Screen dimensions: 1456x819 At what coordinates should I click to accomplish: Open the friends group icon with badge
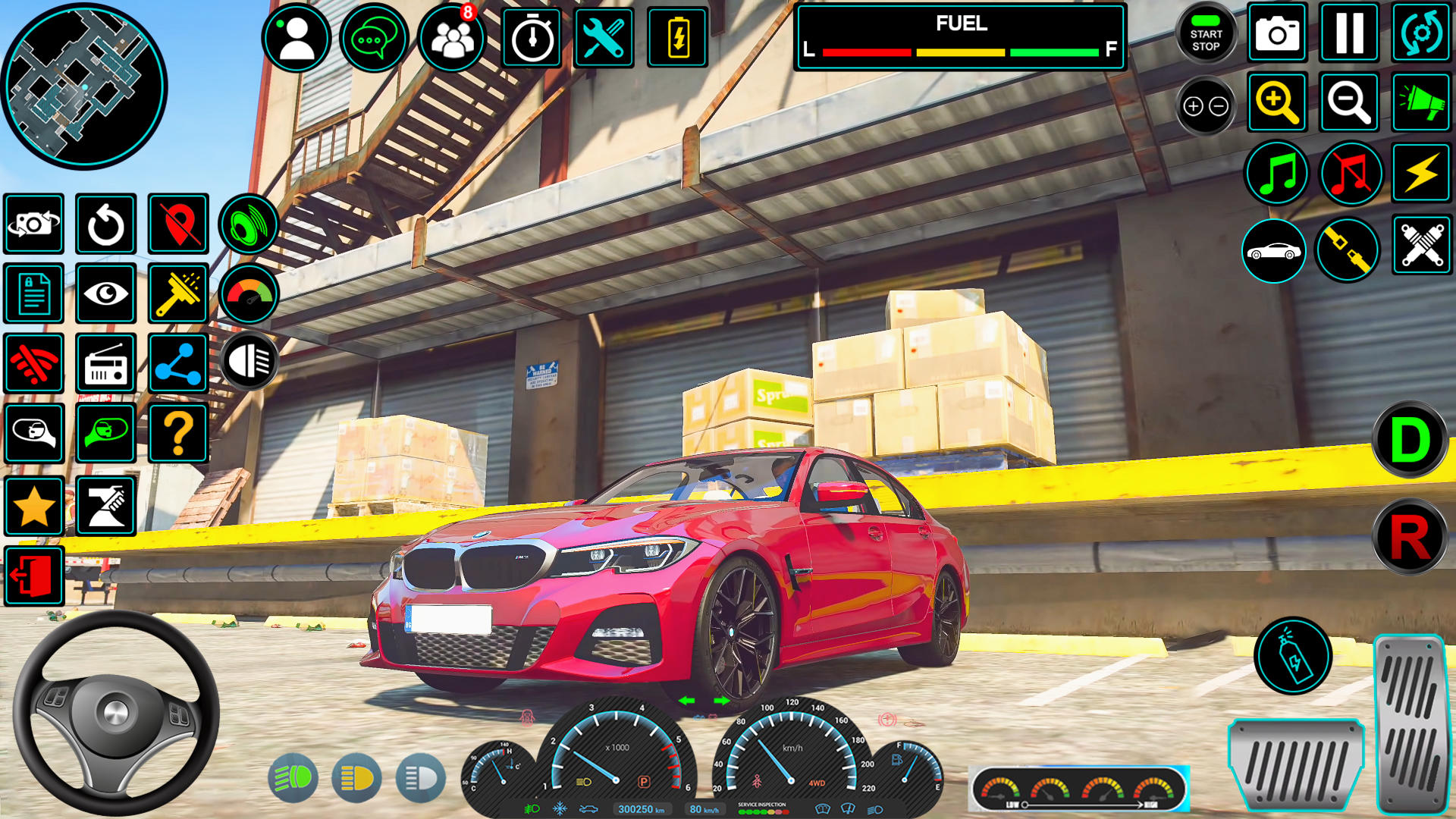(x=452, y=38)
